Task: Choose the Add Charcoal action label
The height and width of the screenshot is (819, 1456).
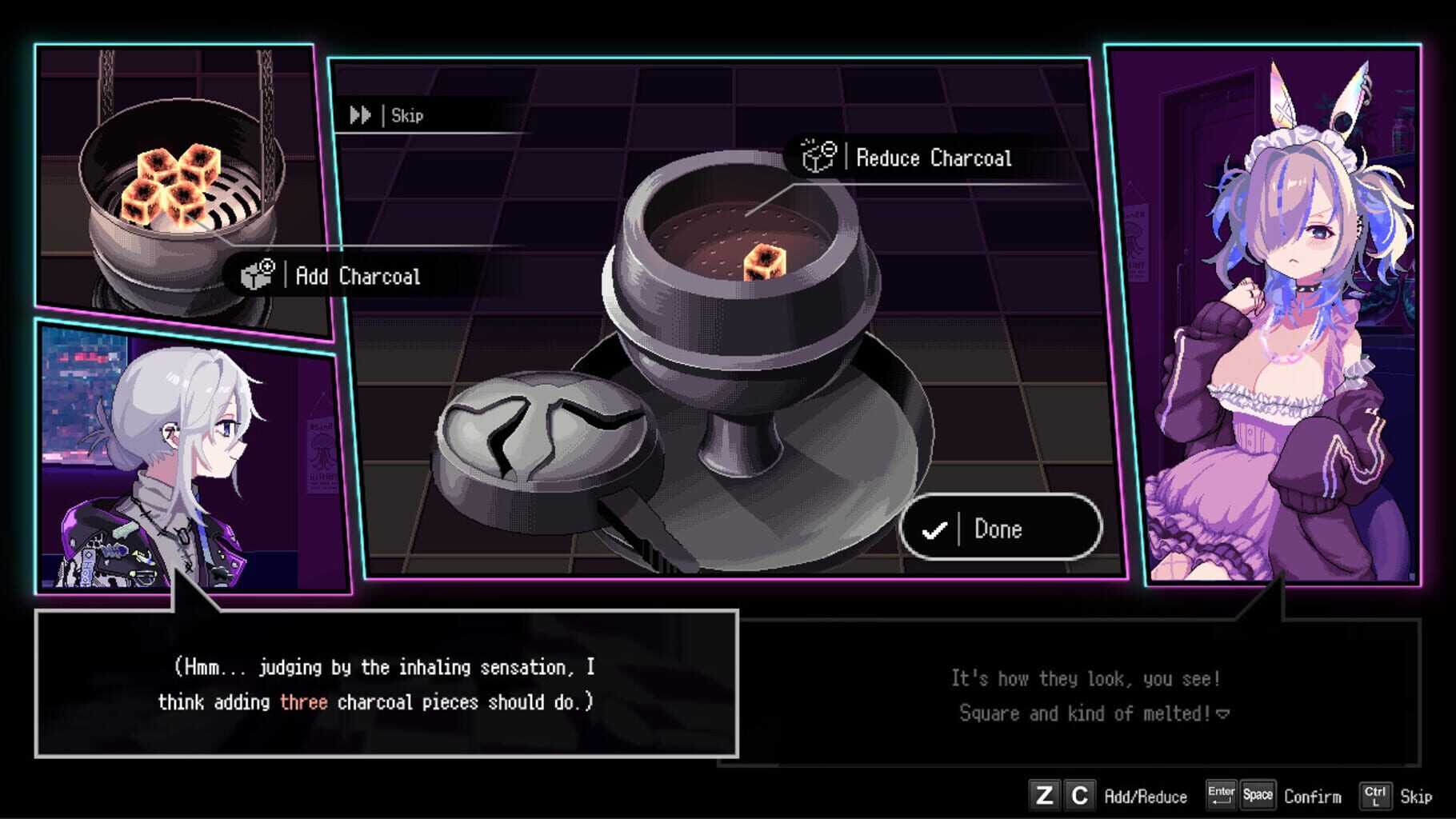Action: tap(356, 276)
